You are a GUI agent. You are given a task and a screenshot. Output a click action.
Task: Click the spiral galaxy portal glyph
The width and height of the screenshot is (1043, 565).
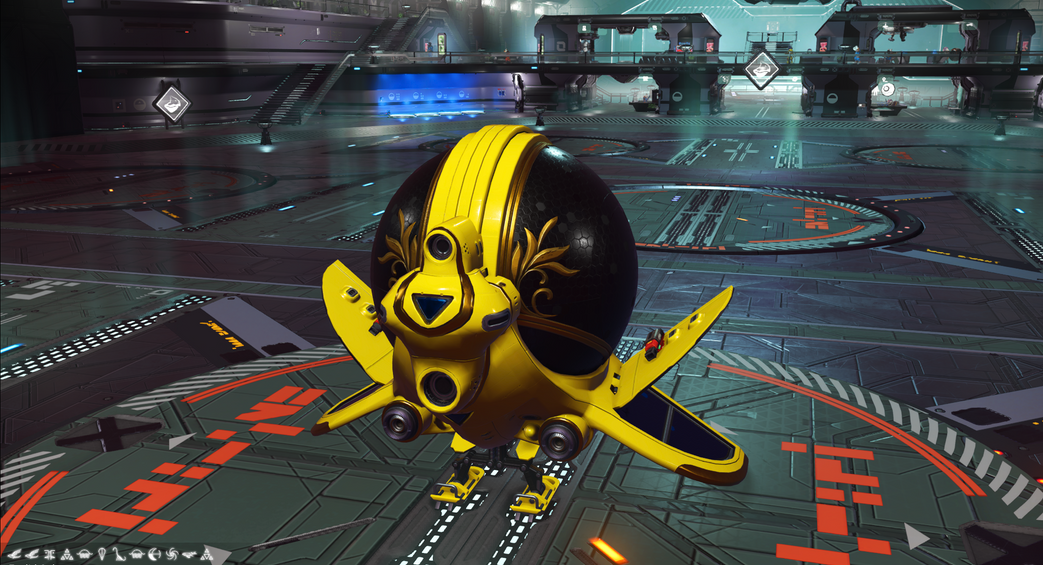click(171, 554)
